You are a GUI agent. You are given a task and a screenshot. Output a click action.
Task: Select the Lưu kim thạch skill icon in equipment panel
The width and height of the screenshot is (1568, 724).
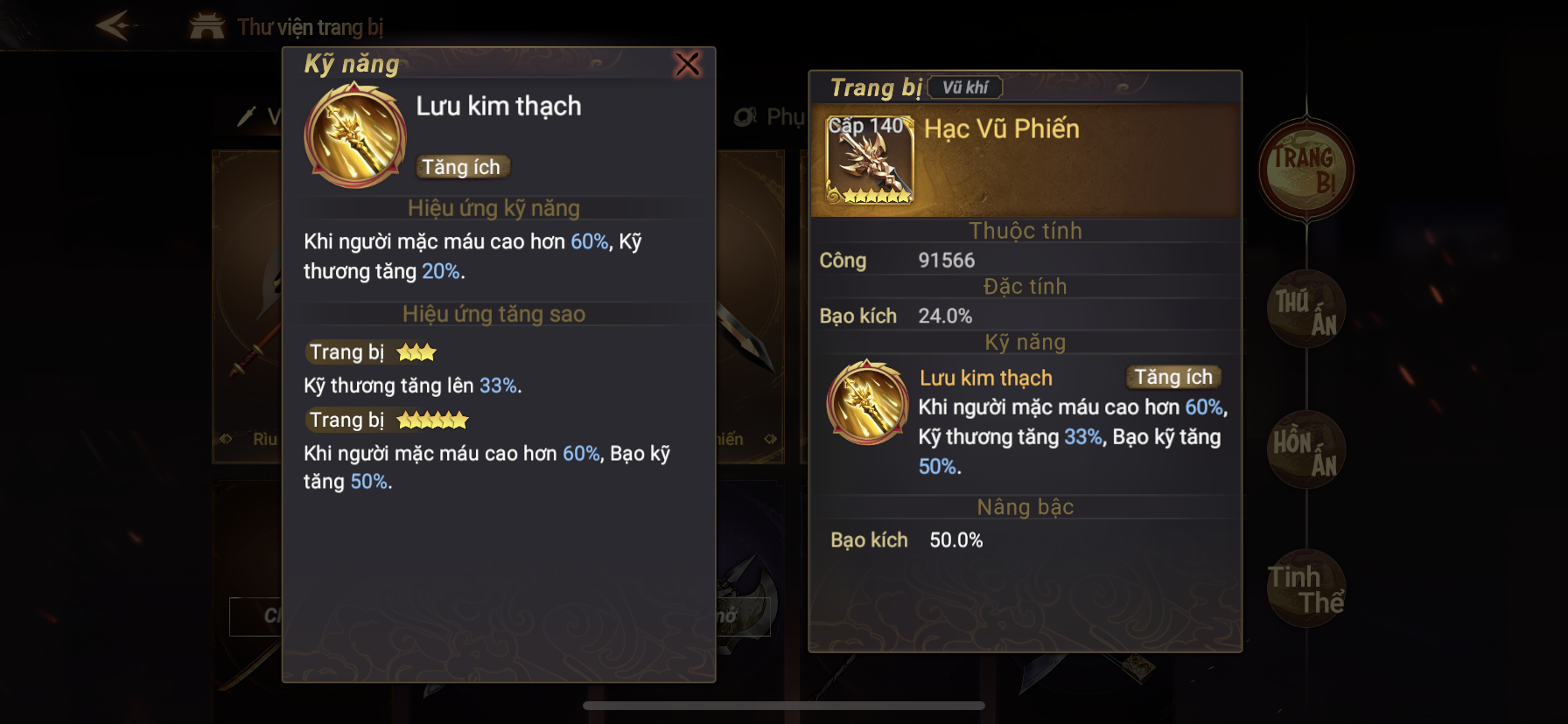[868, 403]
